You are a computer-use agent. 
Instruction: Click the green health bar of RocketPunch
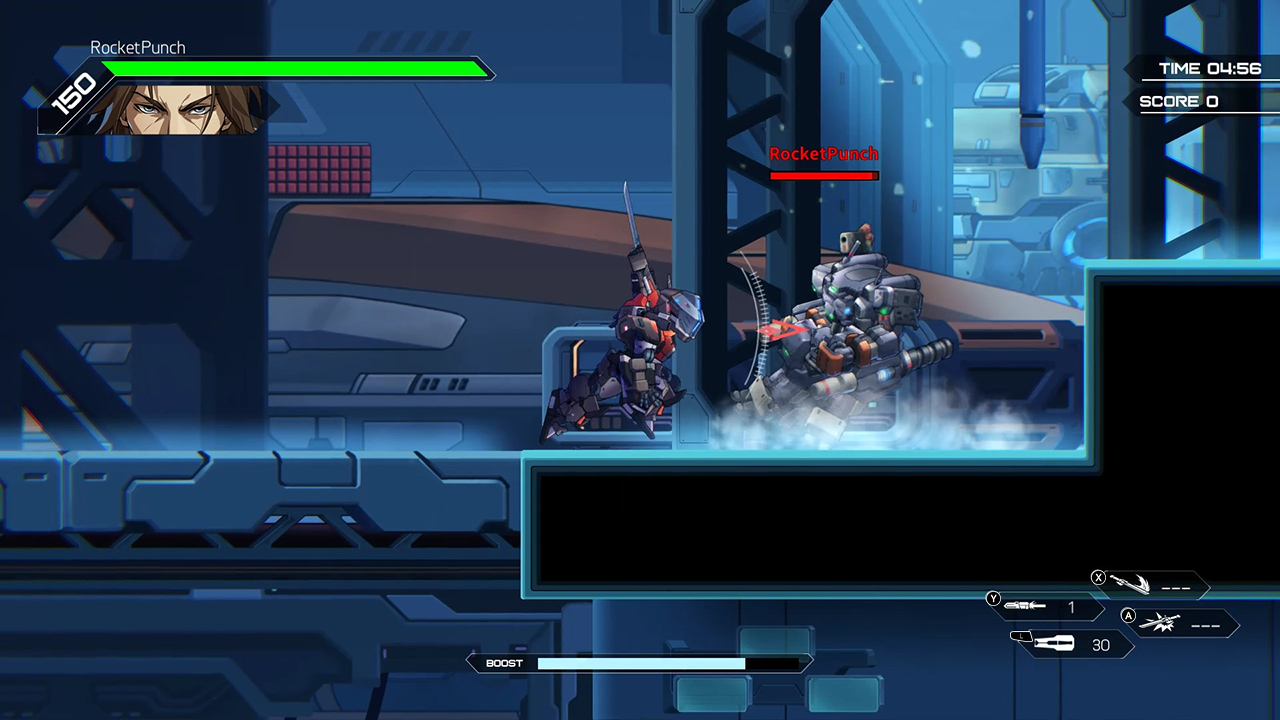(x=295, y=69)
